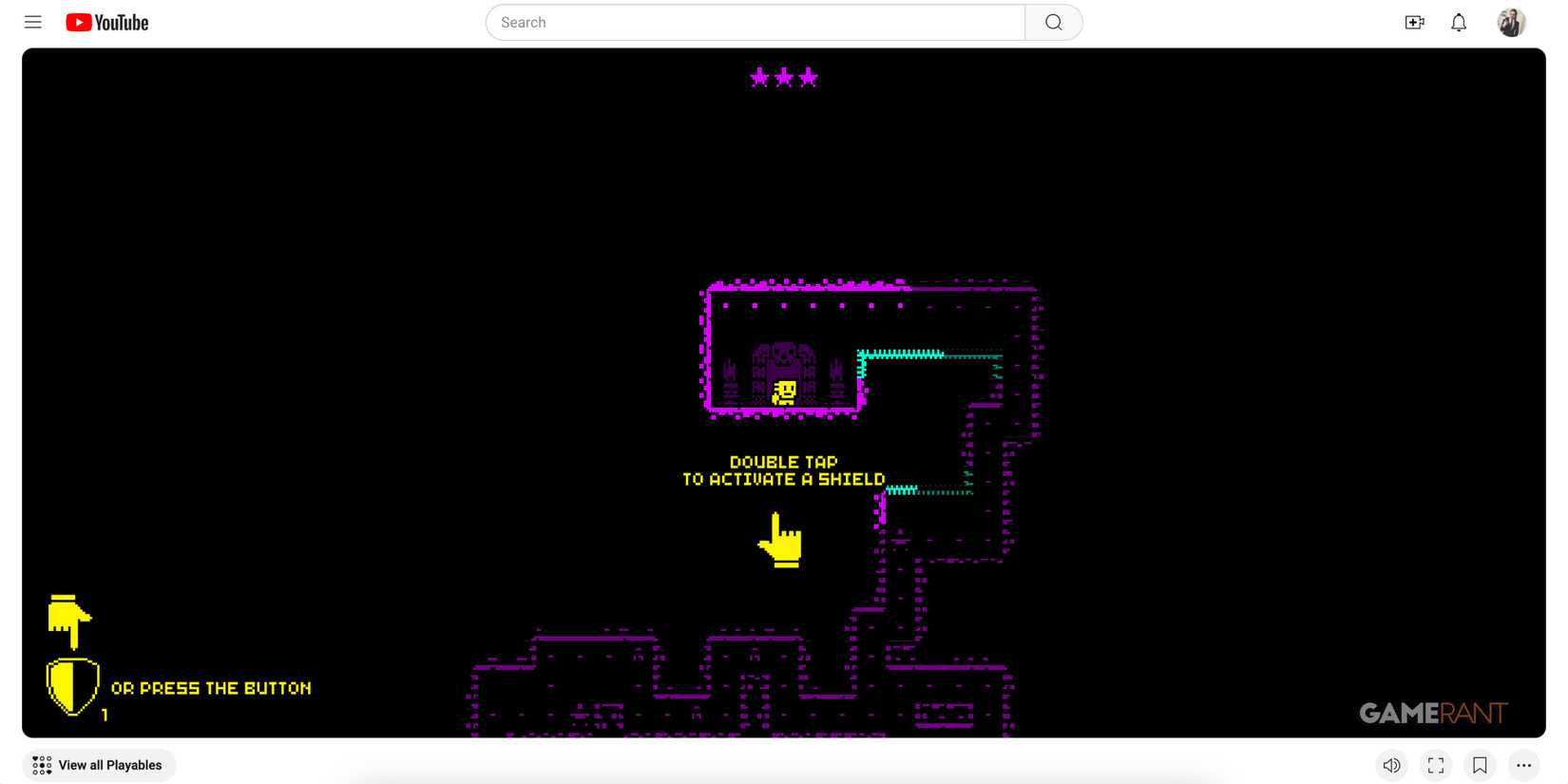This screenshot has width=1568, height=784.
Task: Click the yellow player character
Action: pyautogui.click(x=783, y=393)
